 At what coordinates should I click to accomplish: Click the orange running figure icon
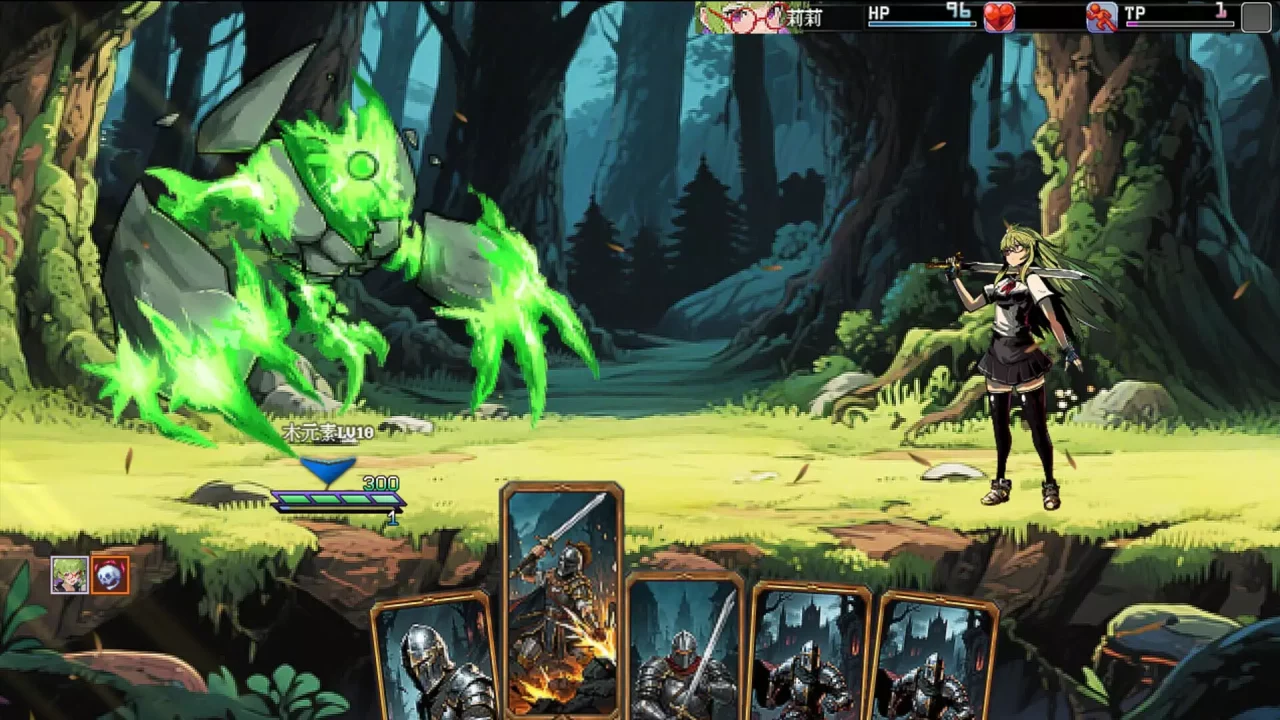(1101, 17)
